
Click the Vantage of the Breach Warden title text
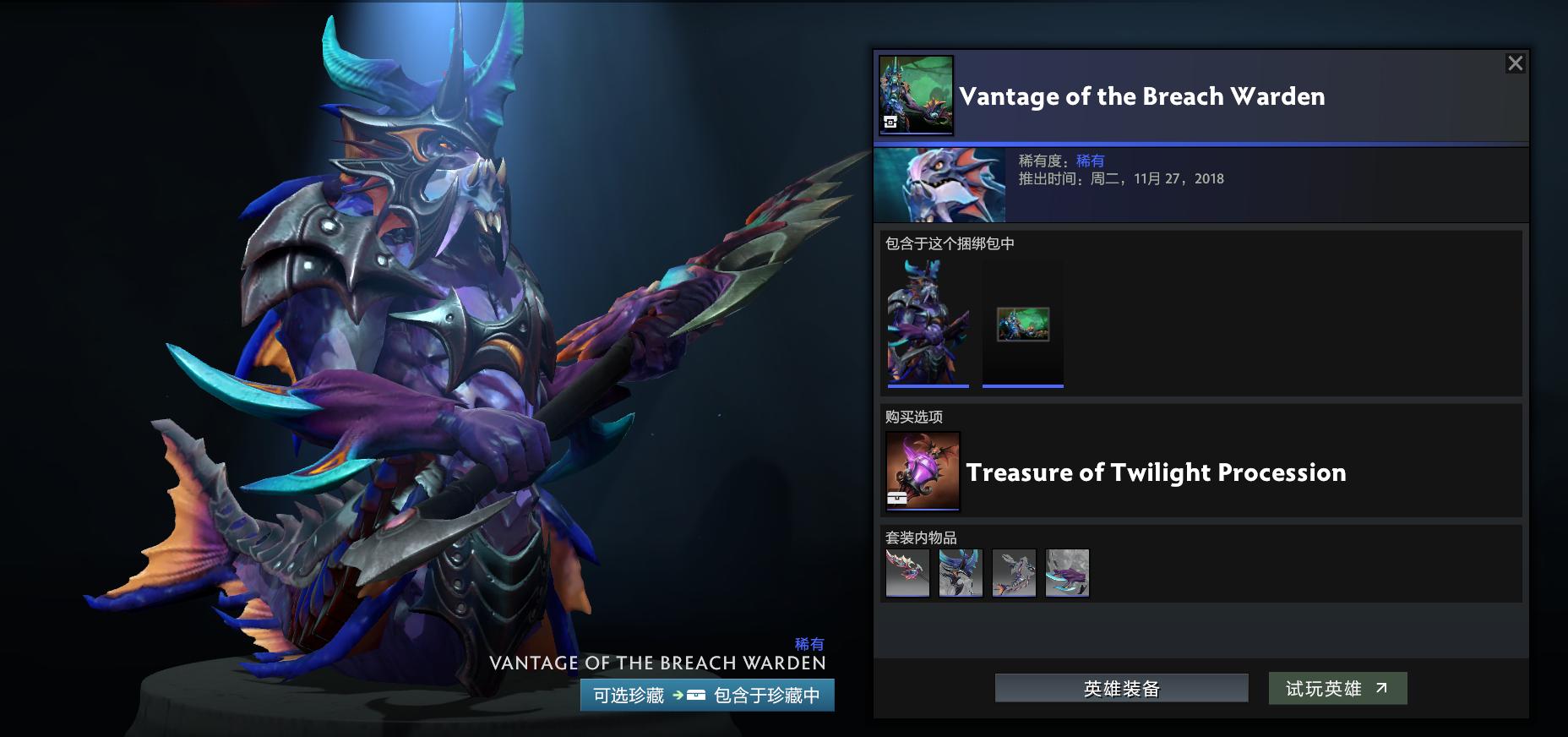(x=1142, y=96)
